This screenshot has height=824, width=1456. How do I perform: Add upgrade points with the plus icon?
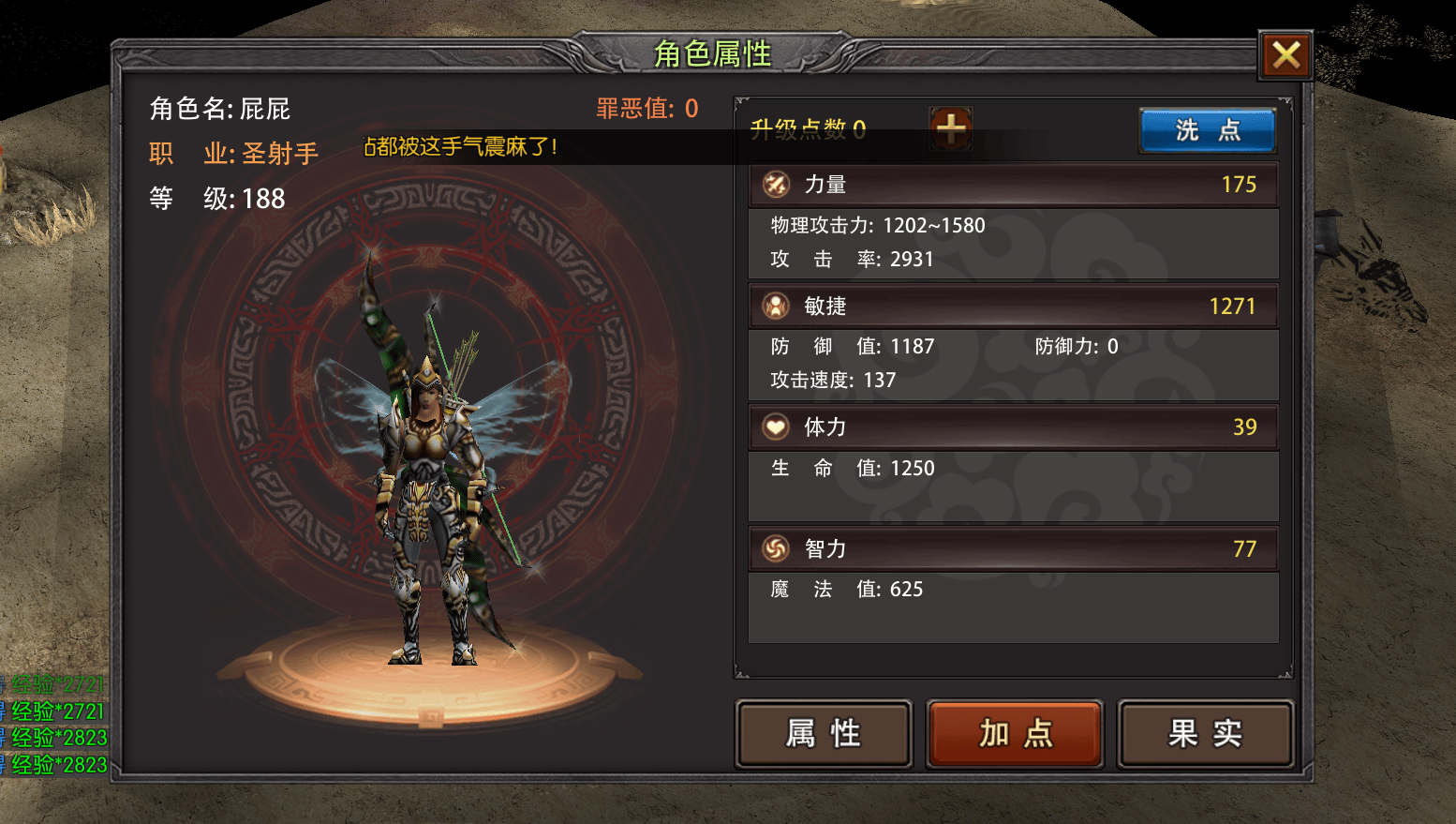pyautogui.click(x=951, y=128)
